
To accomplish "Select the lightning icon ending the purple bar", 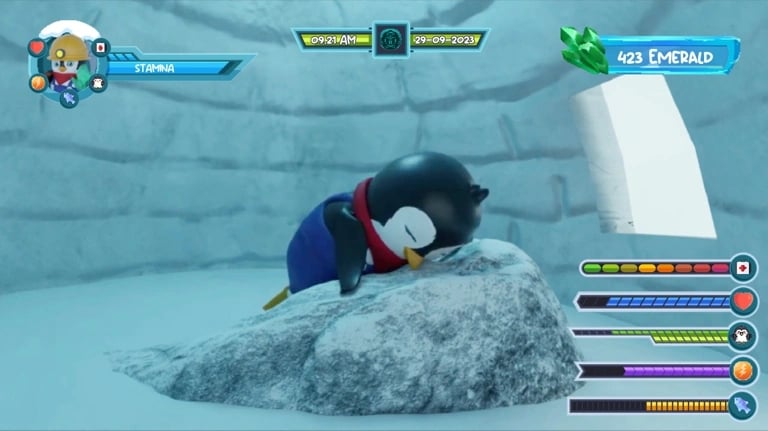I will pyautogui.click(x=743, y=371).
